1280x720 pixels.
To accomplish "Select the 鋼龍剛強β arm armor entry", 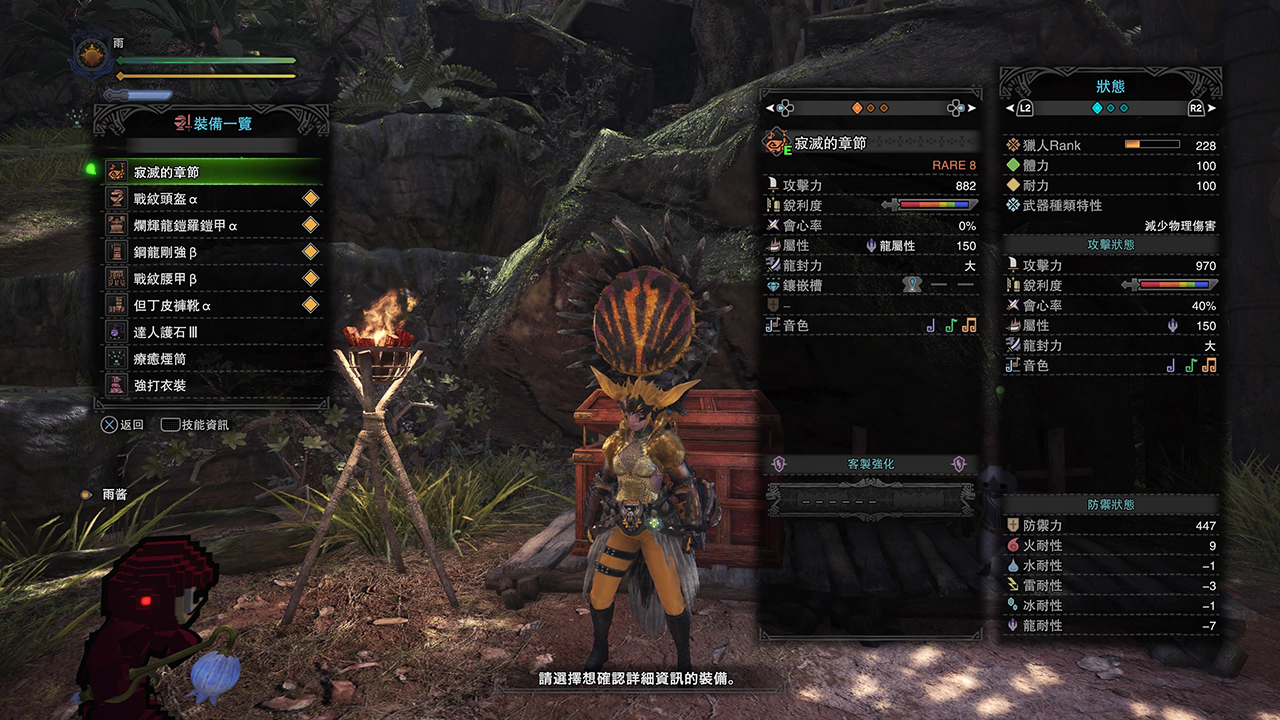I will tap(212, 252).
